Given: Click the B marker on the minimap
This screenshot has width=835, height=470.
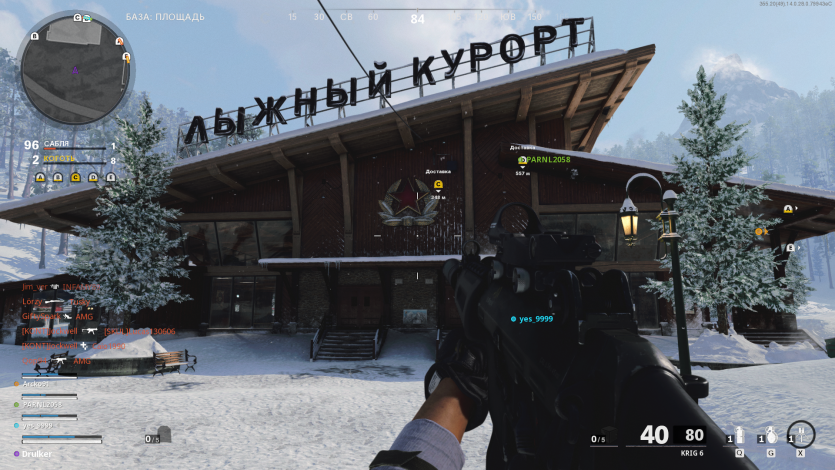Looking at the screenshot, I should (x=34, y=36).
